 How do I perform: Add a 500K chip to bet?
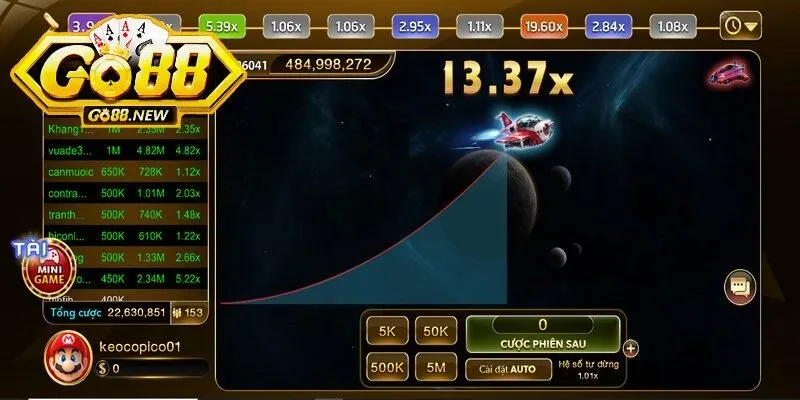click(x=386, y=367)
